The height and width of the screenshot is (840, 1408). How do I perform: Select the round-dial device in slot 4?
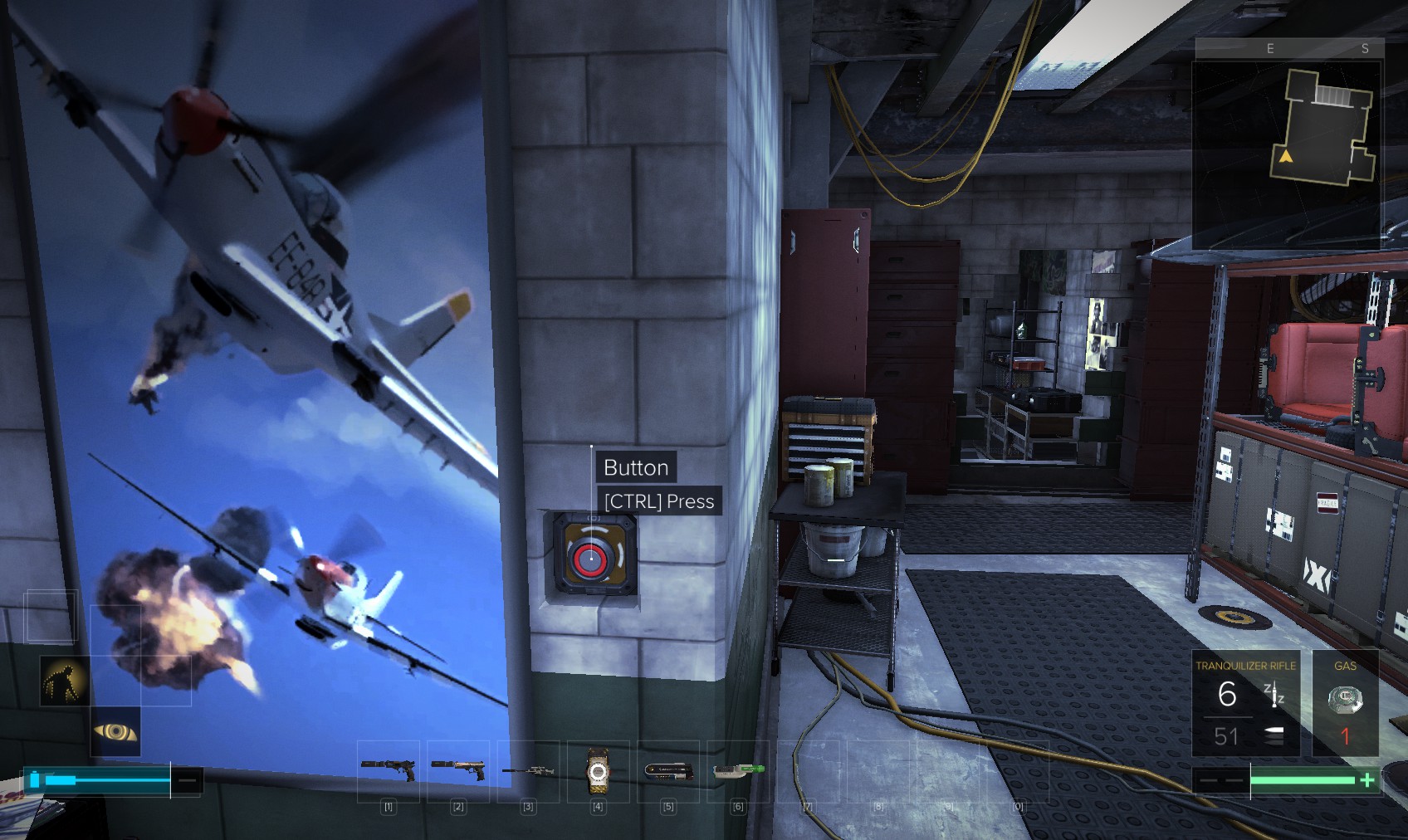pos(598,771)
